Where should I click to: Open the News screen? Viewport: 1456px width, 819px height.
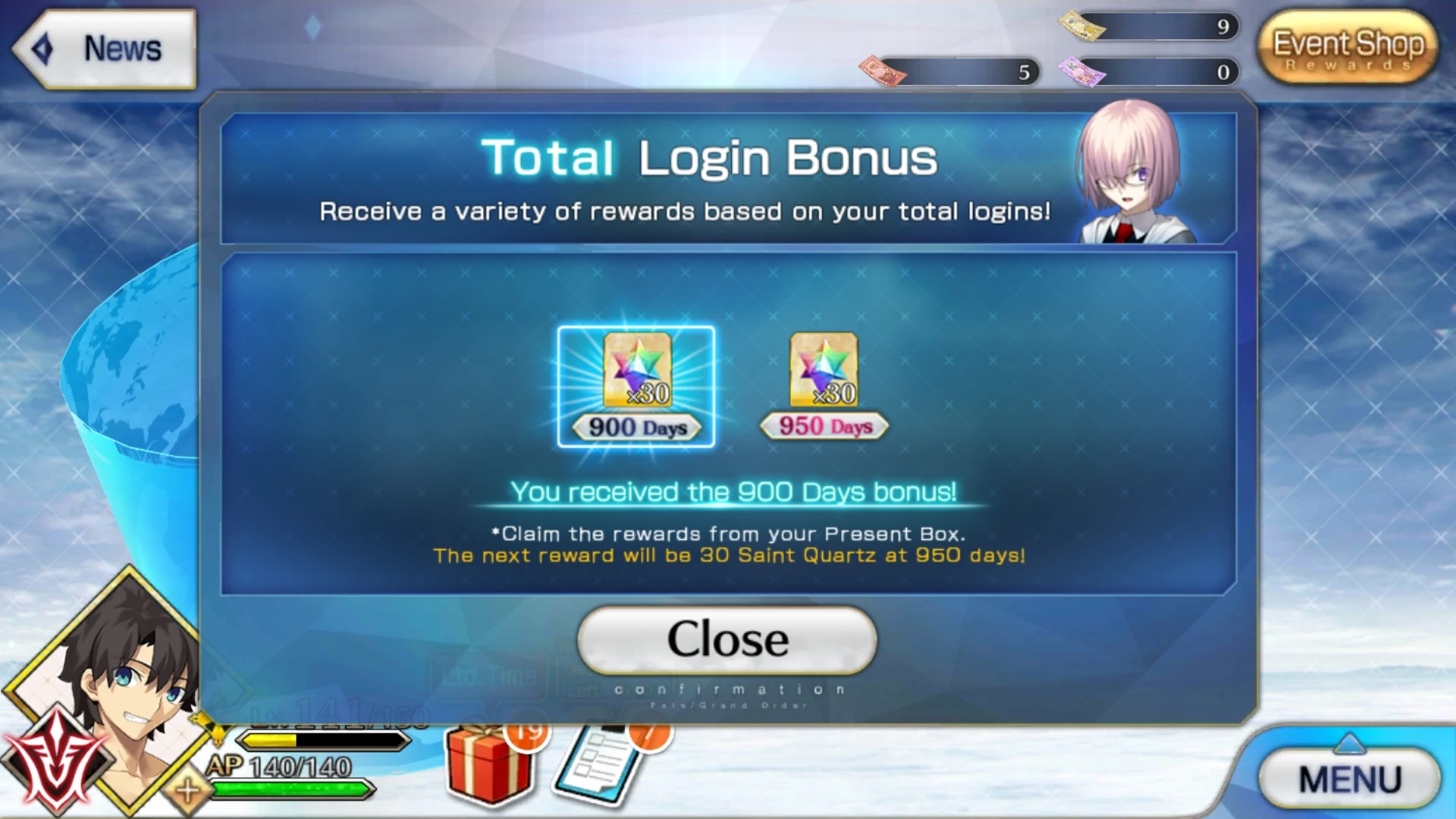[121, 49]
